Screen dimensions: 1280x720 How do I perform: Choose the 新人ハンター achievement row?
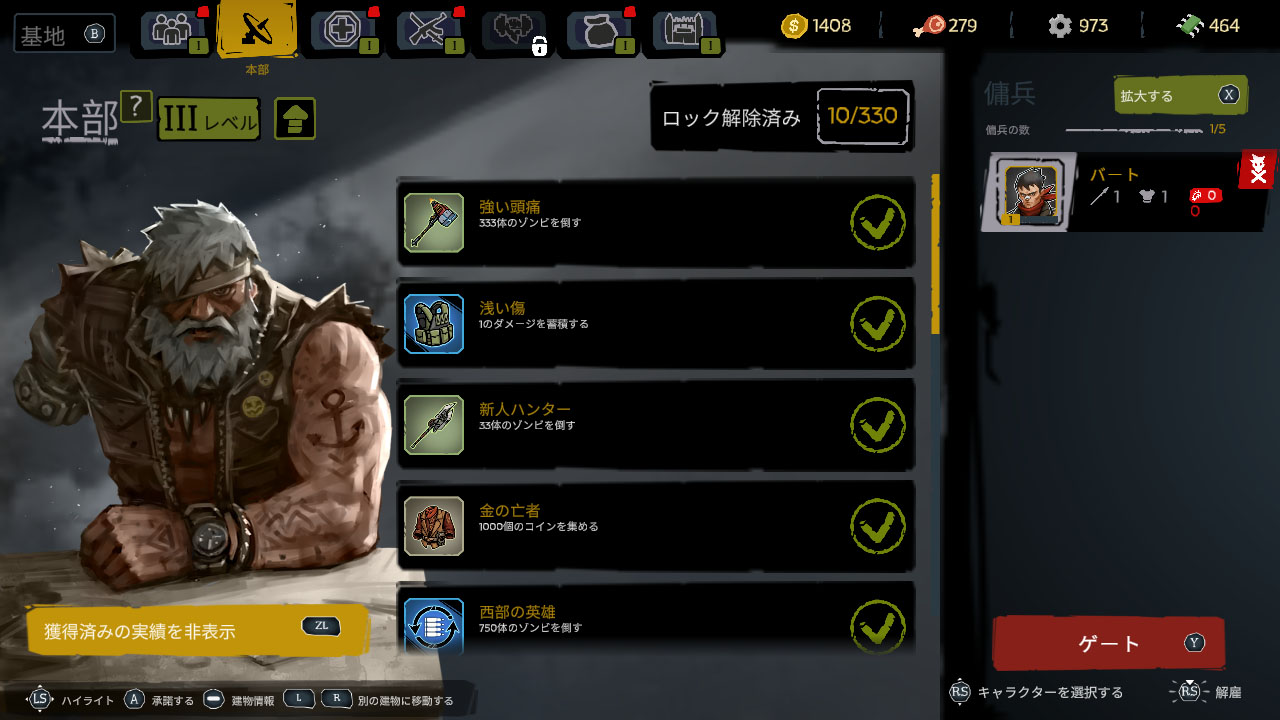coord(655,424)
